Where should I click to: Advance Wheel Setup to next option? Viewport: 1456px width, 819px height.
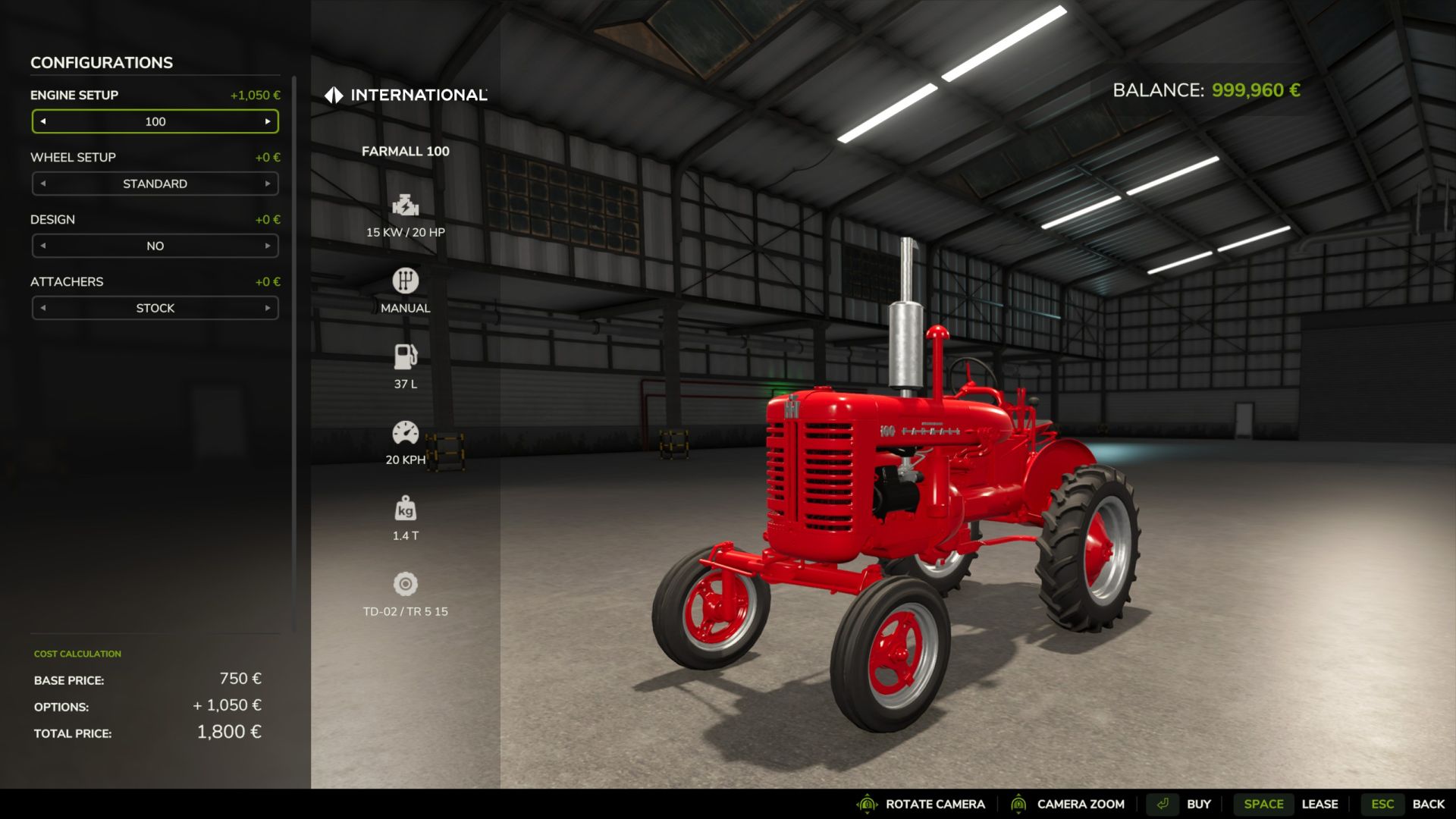pyautogui.click(x=268, y=184)
